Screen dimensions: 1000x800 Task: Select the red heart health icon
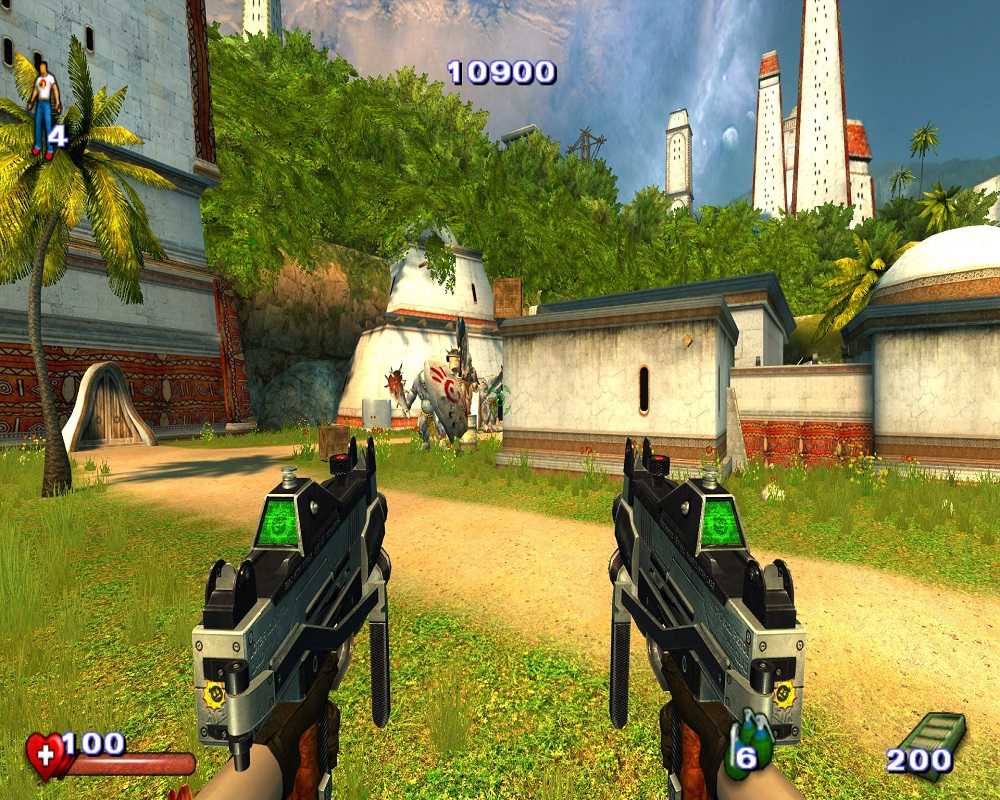click(46, 756)
